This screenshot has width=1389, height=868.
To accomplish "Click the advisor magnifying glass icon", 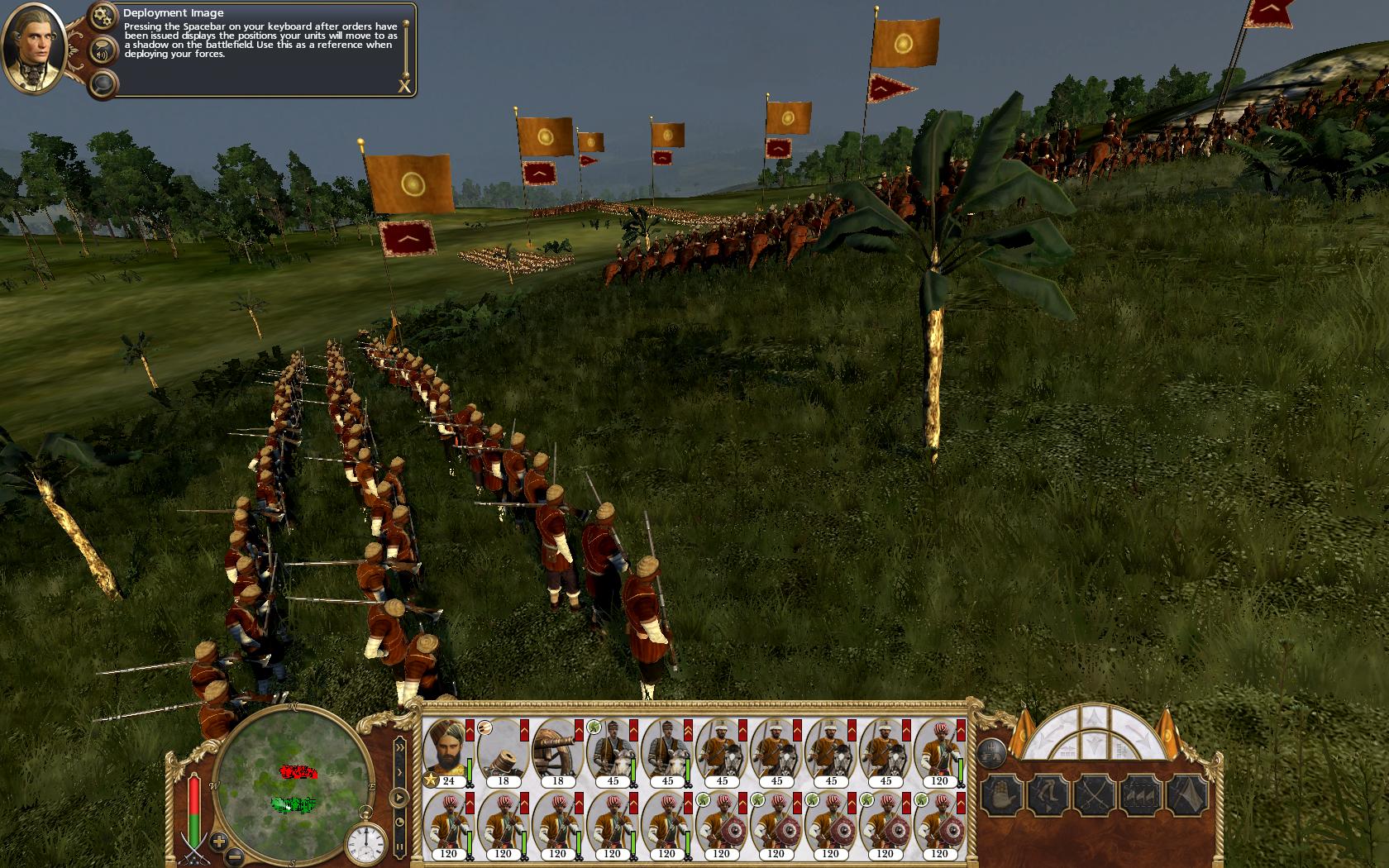I will [x=103, y=83].
